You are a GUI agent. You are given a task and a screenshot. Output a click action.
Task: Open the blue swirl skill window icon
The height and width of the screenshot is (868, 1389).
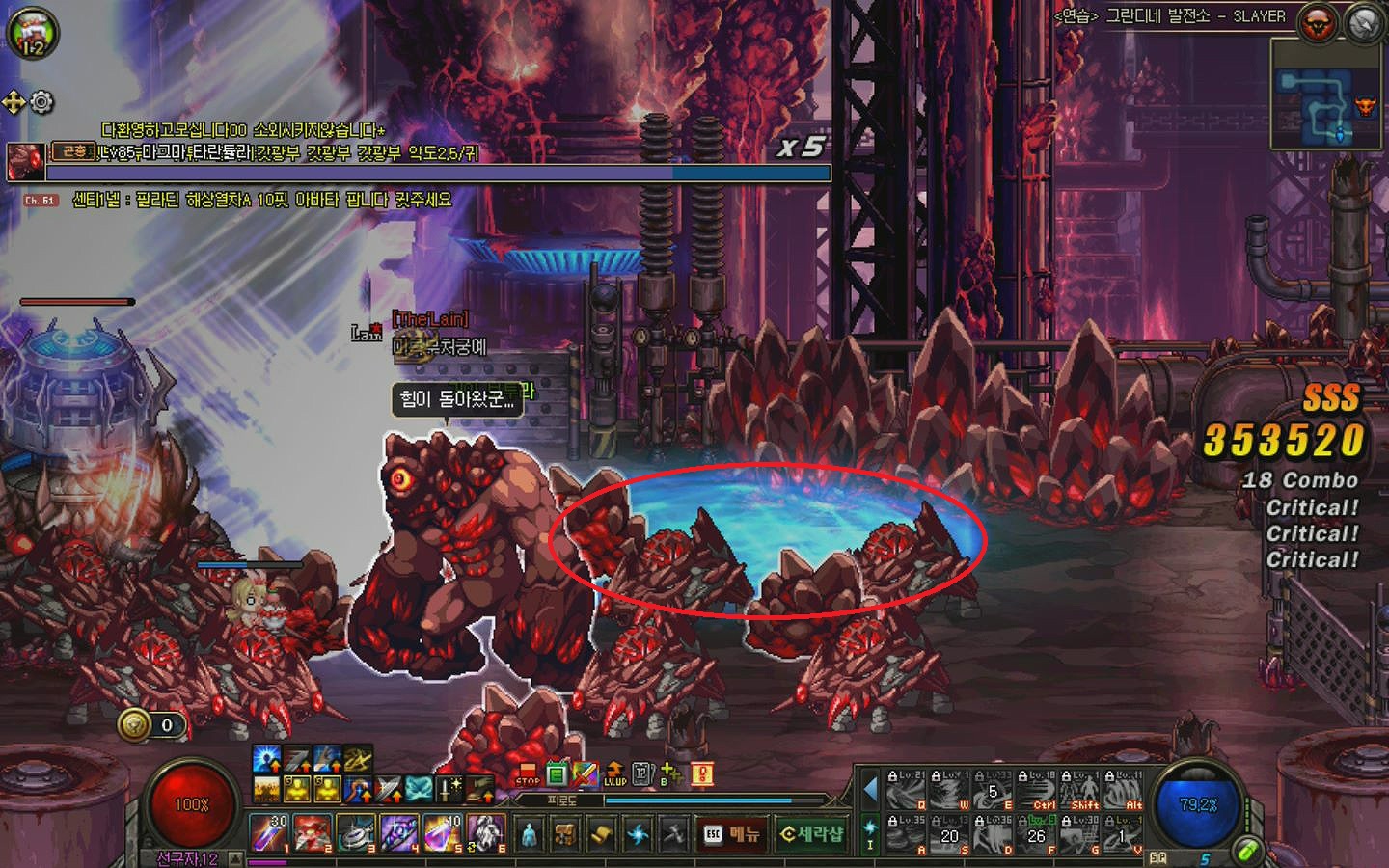[x=638, y=834]
